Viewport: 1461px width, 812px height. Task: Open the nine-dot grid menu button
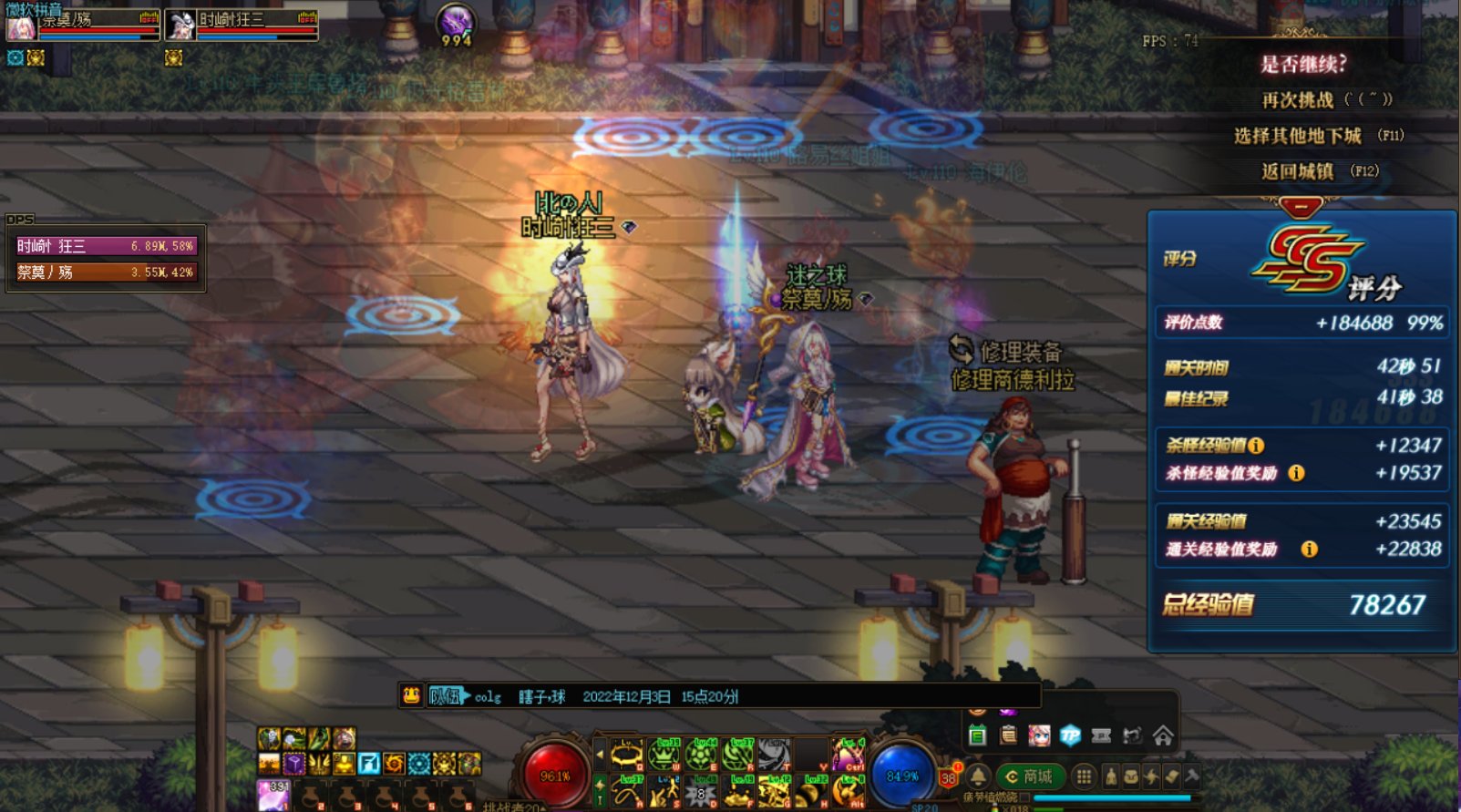(1084, 776)
